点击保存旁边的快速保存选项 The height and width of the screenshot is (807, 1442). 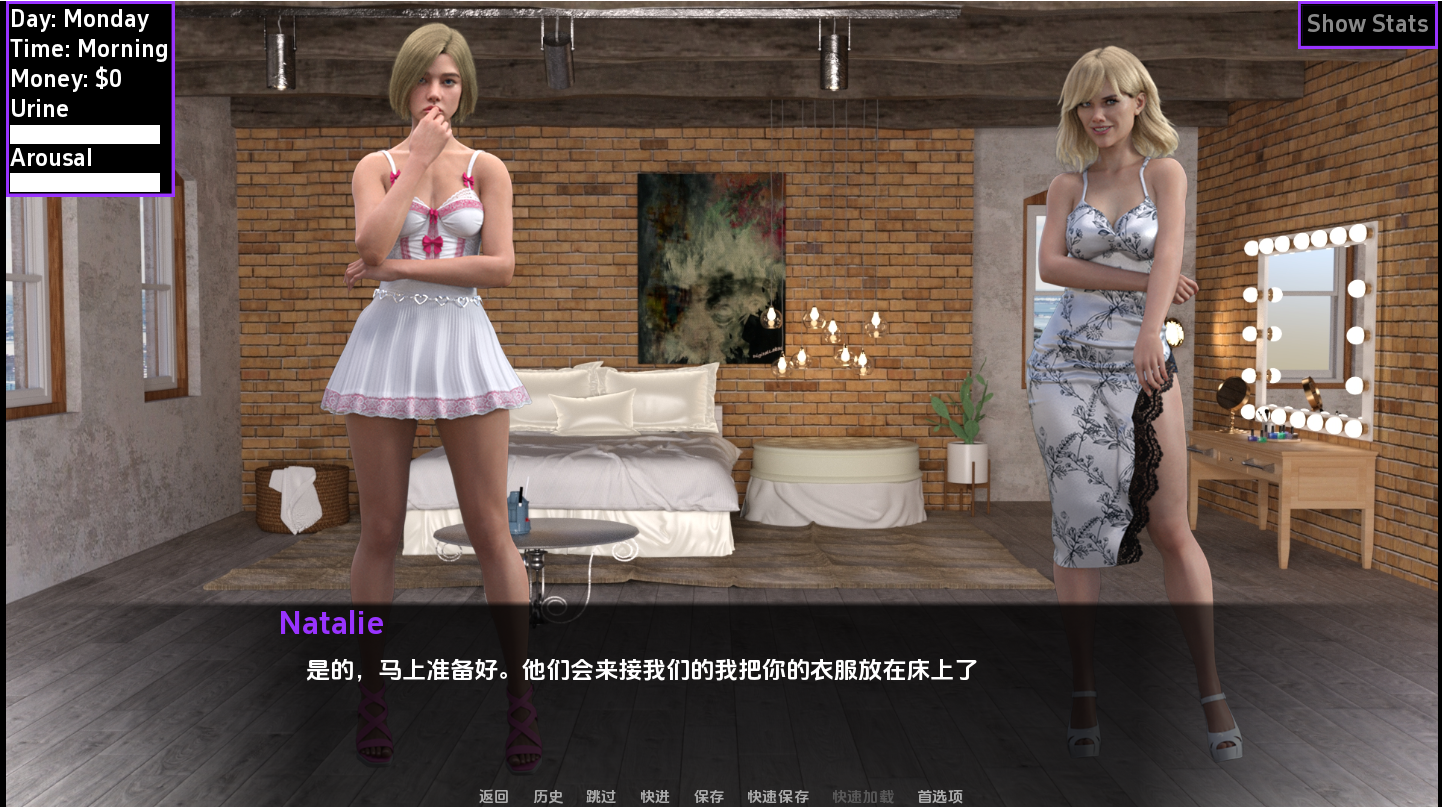779,796
